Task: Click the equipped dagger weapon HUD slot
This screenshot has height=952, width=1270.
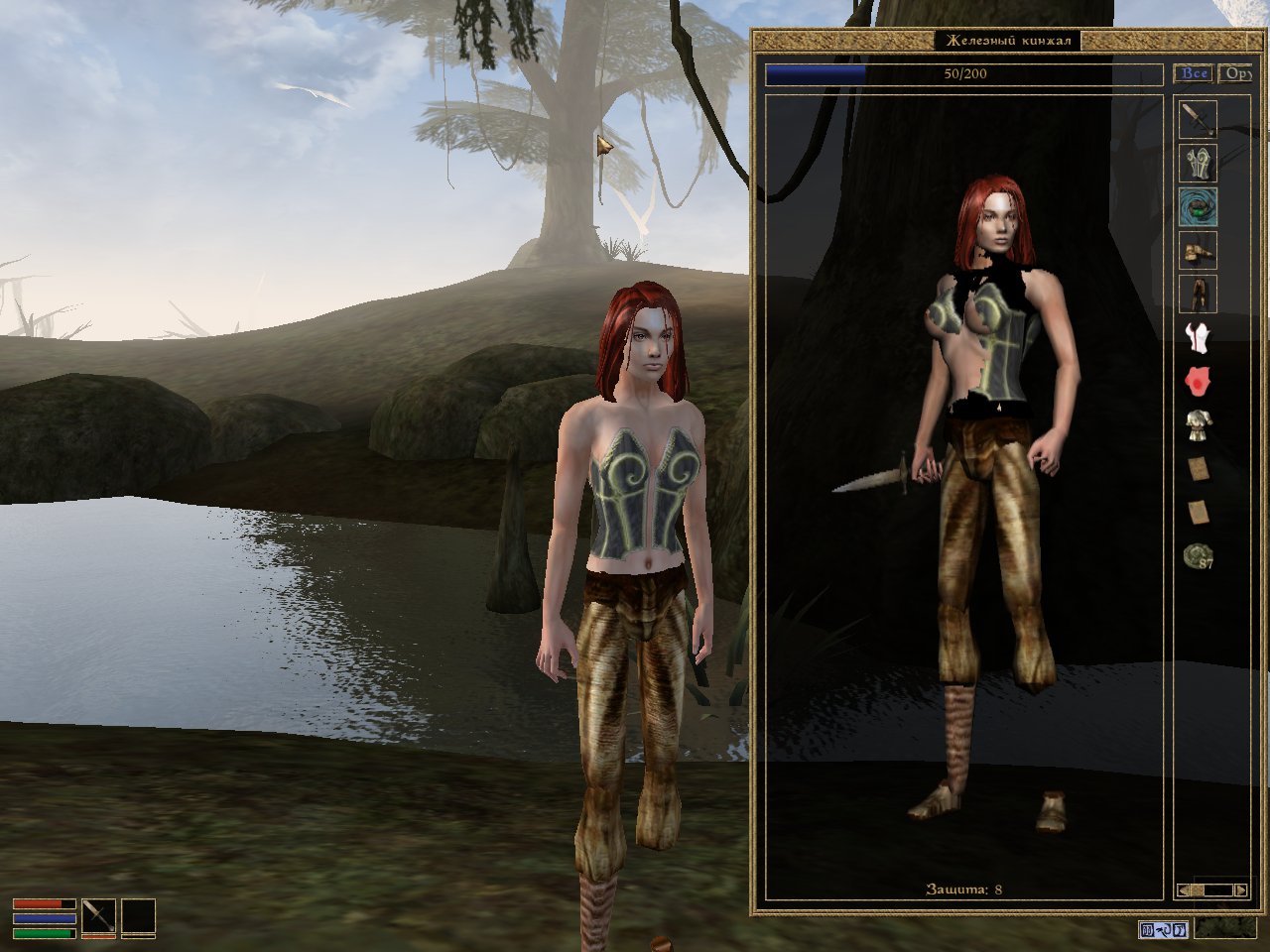Action: (x=99, y=916)
